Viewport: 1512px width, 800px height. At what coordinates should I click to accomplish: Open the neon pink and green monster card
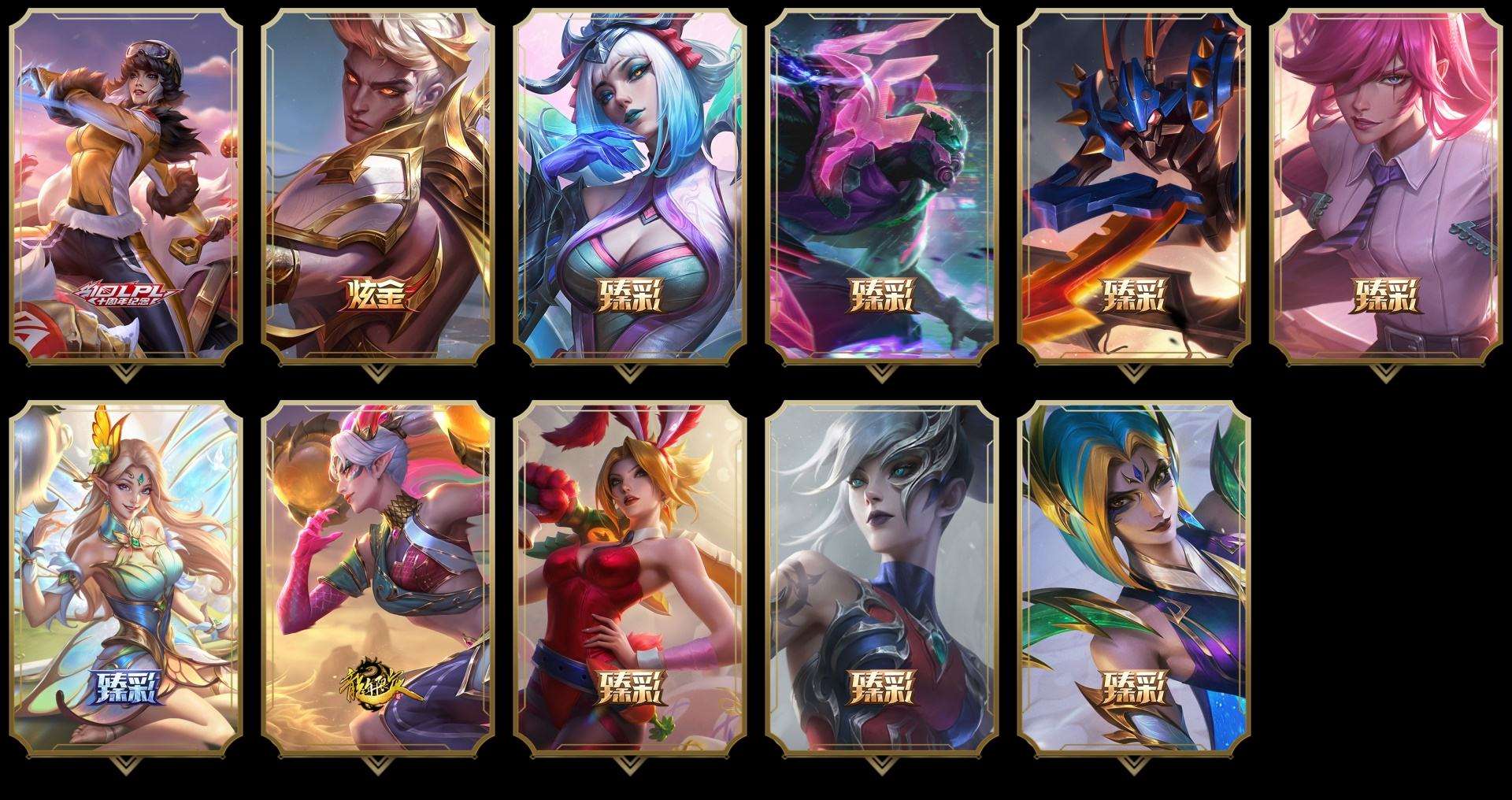pos(882,187)
